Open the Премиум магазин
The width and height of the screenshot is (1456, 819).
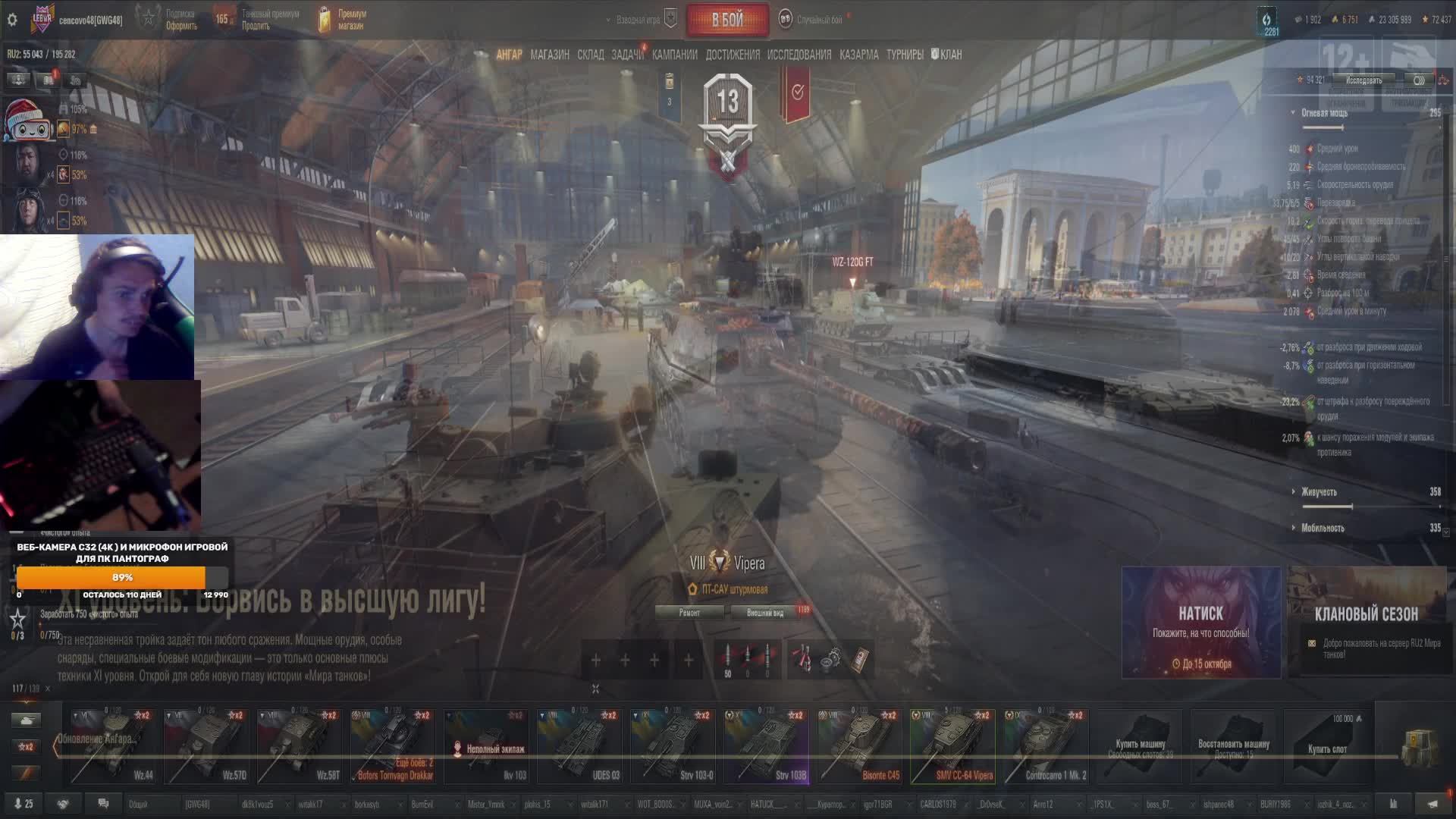pyautogui.click(x=343, y=20)
